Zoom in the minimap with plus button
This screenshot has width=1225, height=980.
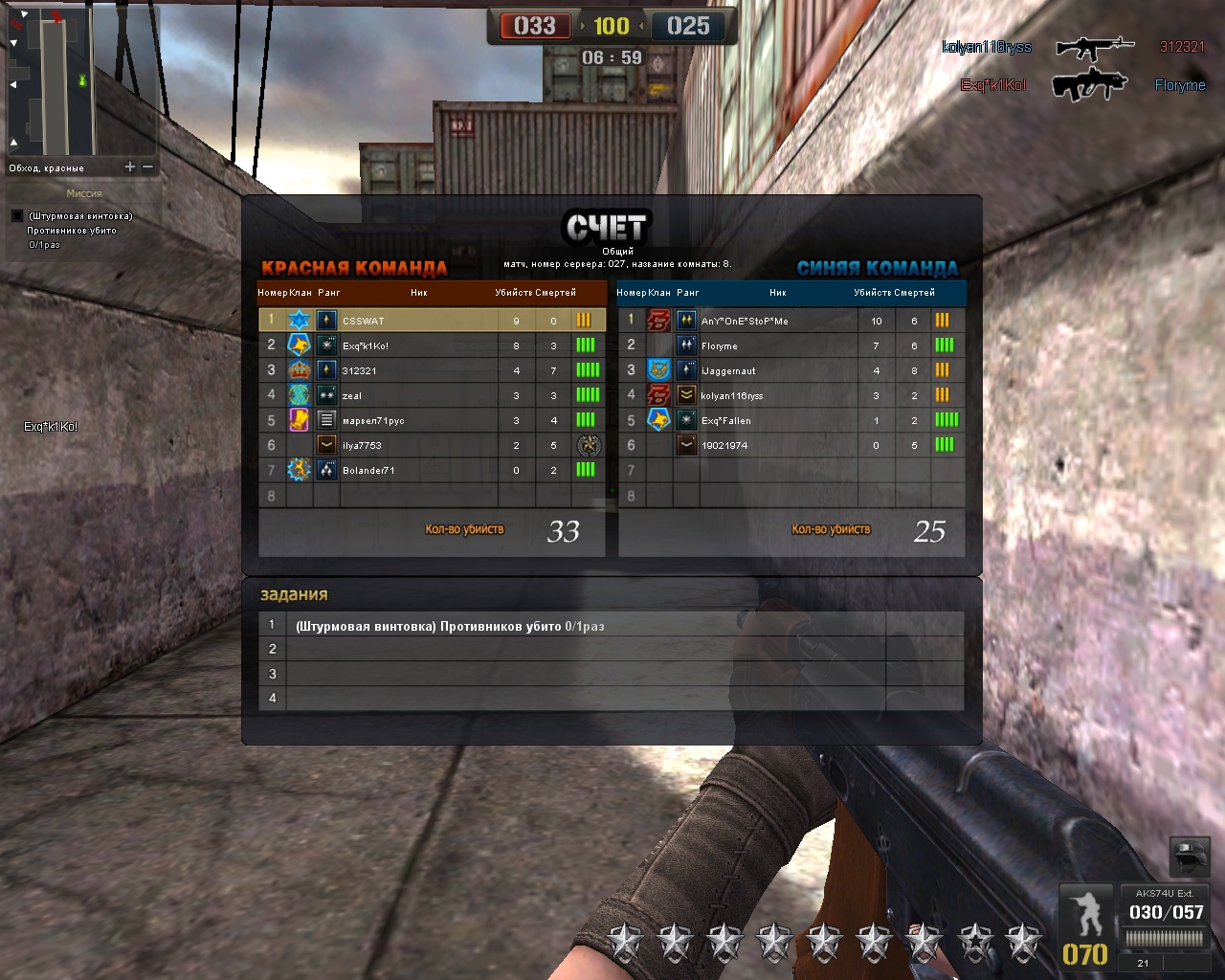(x=130, y=167)
